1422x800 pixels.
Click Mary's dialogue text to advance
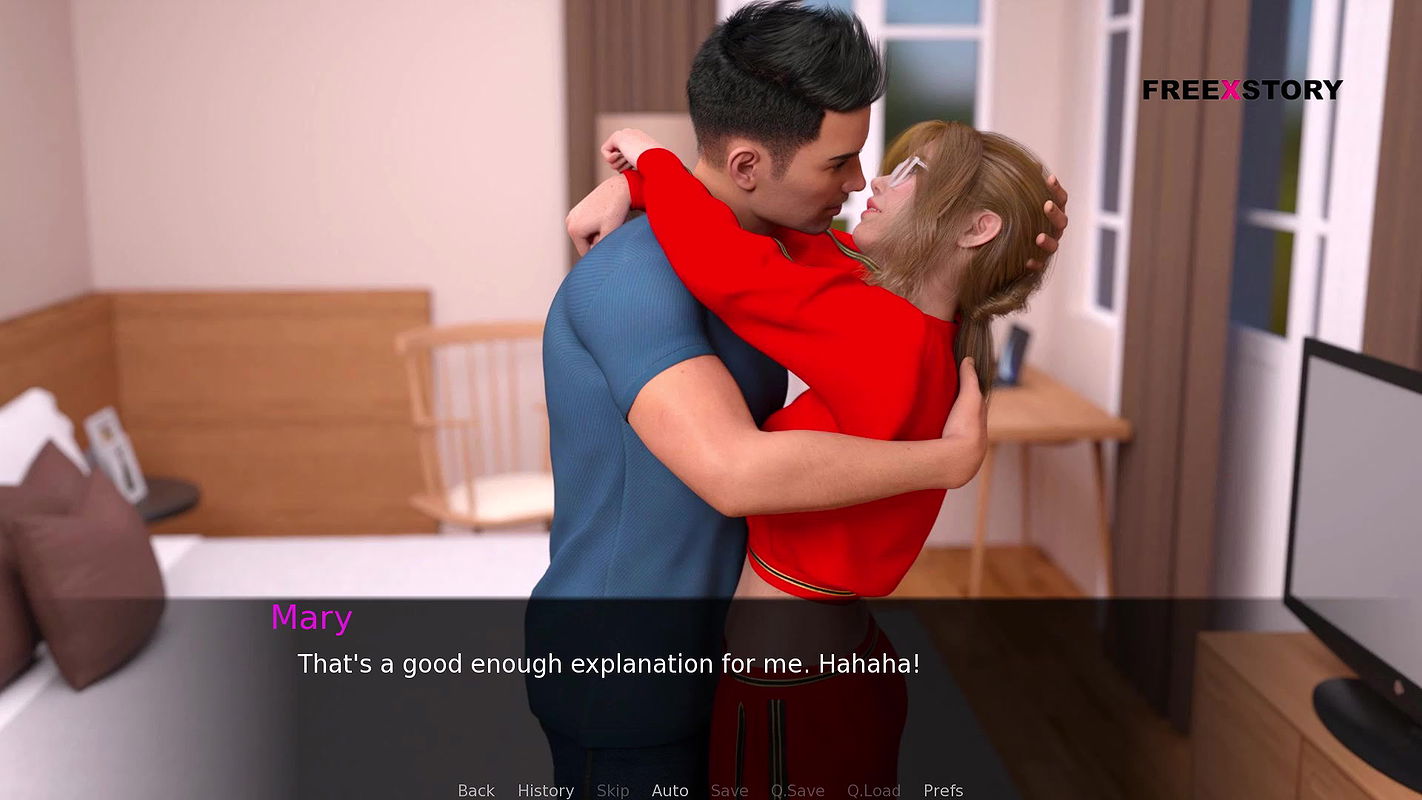click(608, 663)
